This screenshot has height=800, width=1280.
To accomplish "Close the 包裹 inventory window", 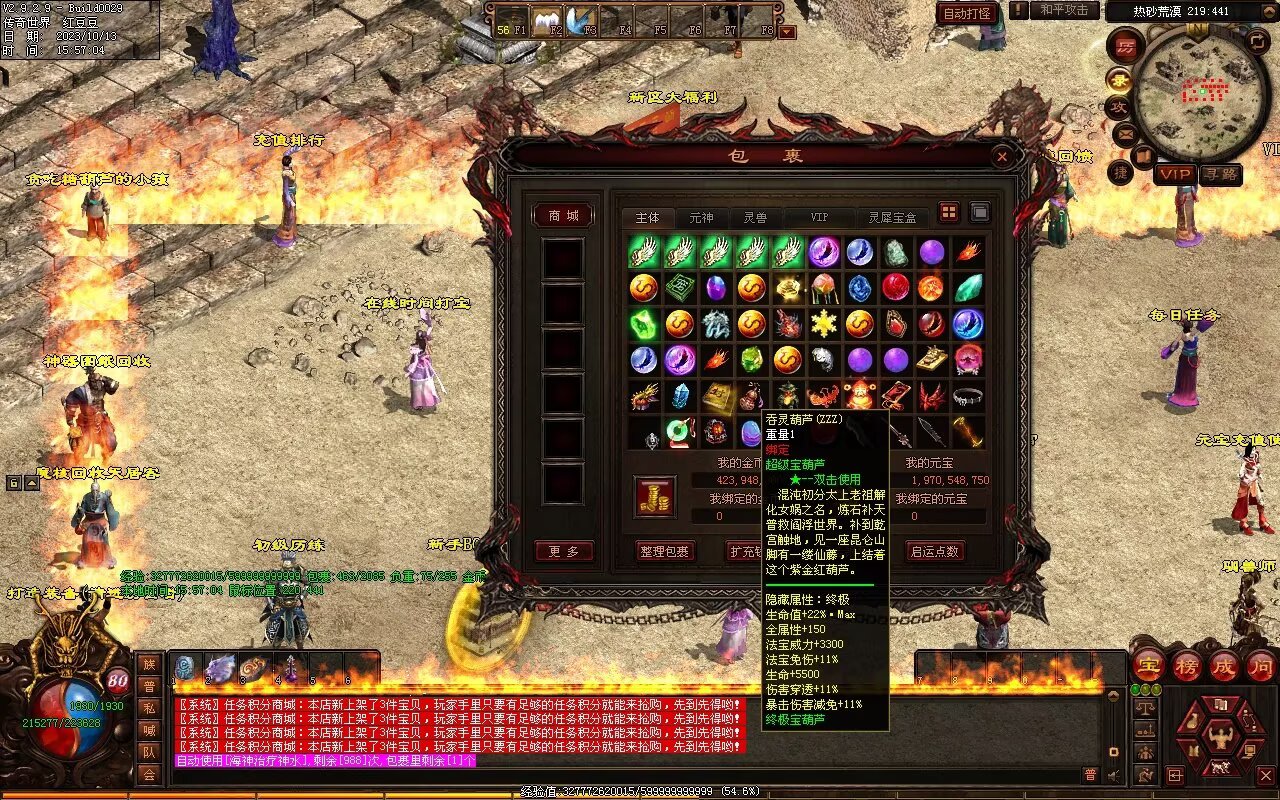I will coord(1001,157).
